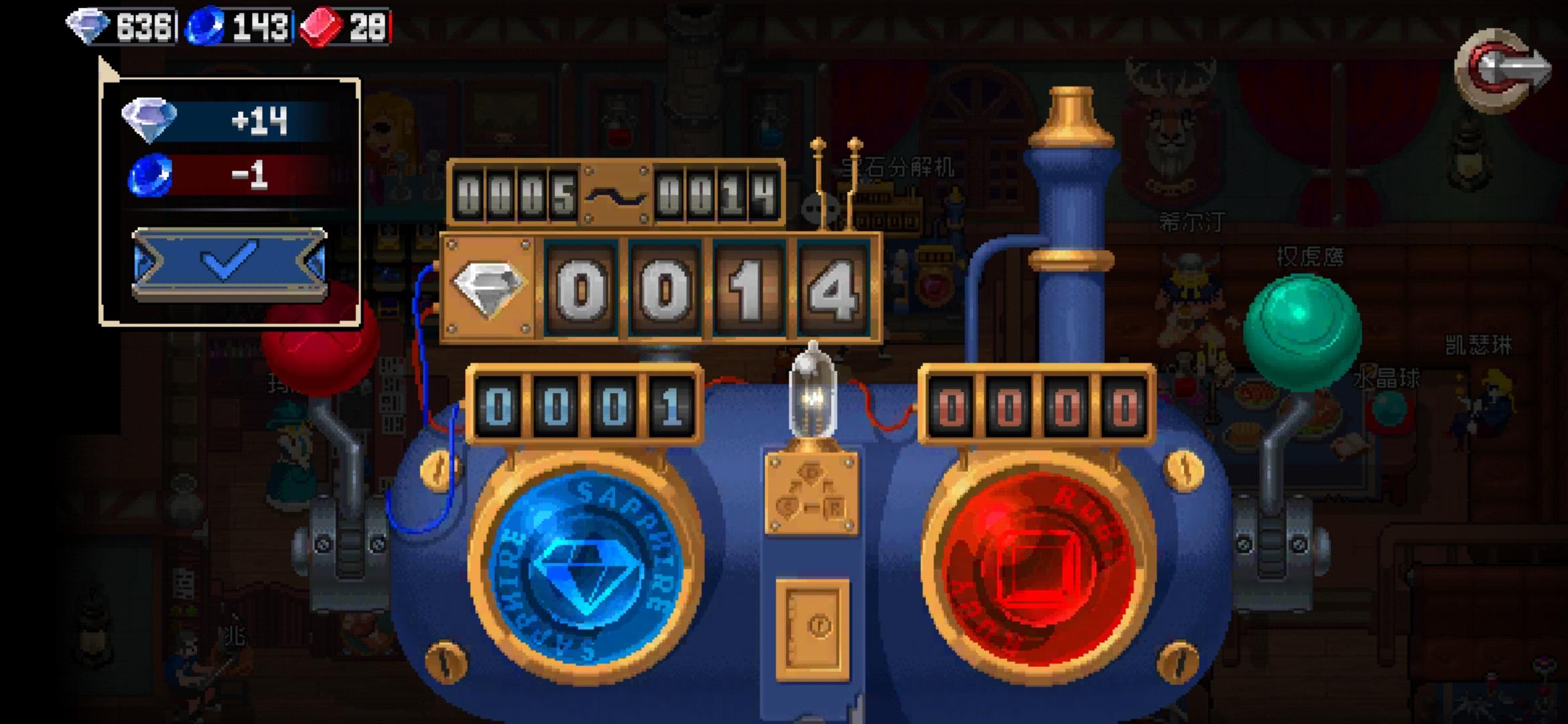1568x724 pixels.
Task: Expand the diamond +14 reward row
Action: point(208,121)
